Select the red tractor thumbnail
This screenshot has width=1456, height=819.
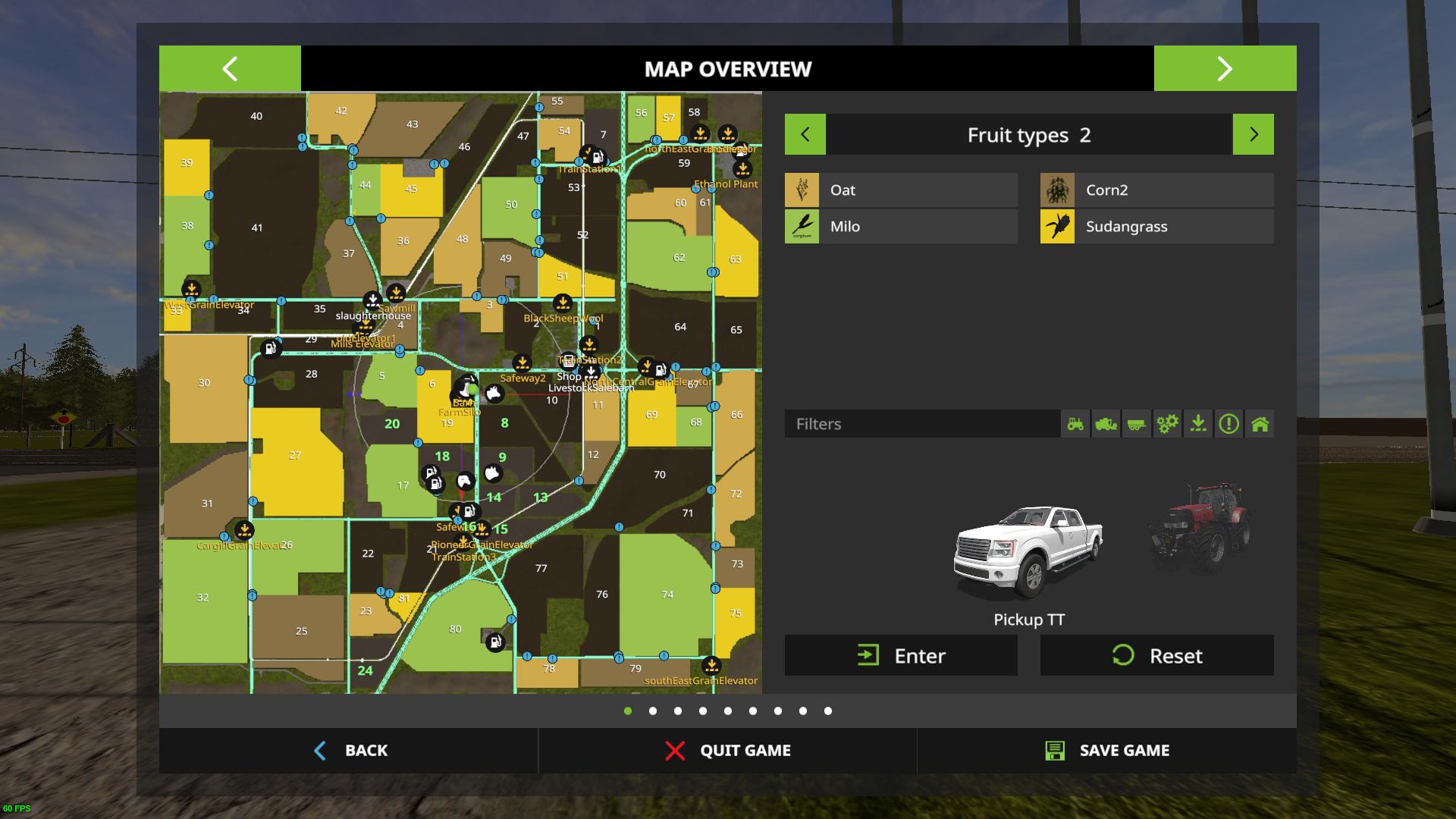1200,527
